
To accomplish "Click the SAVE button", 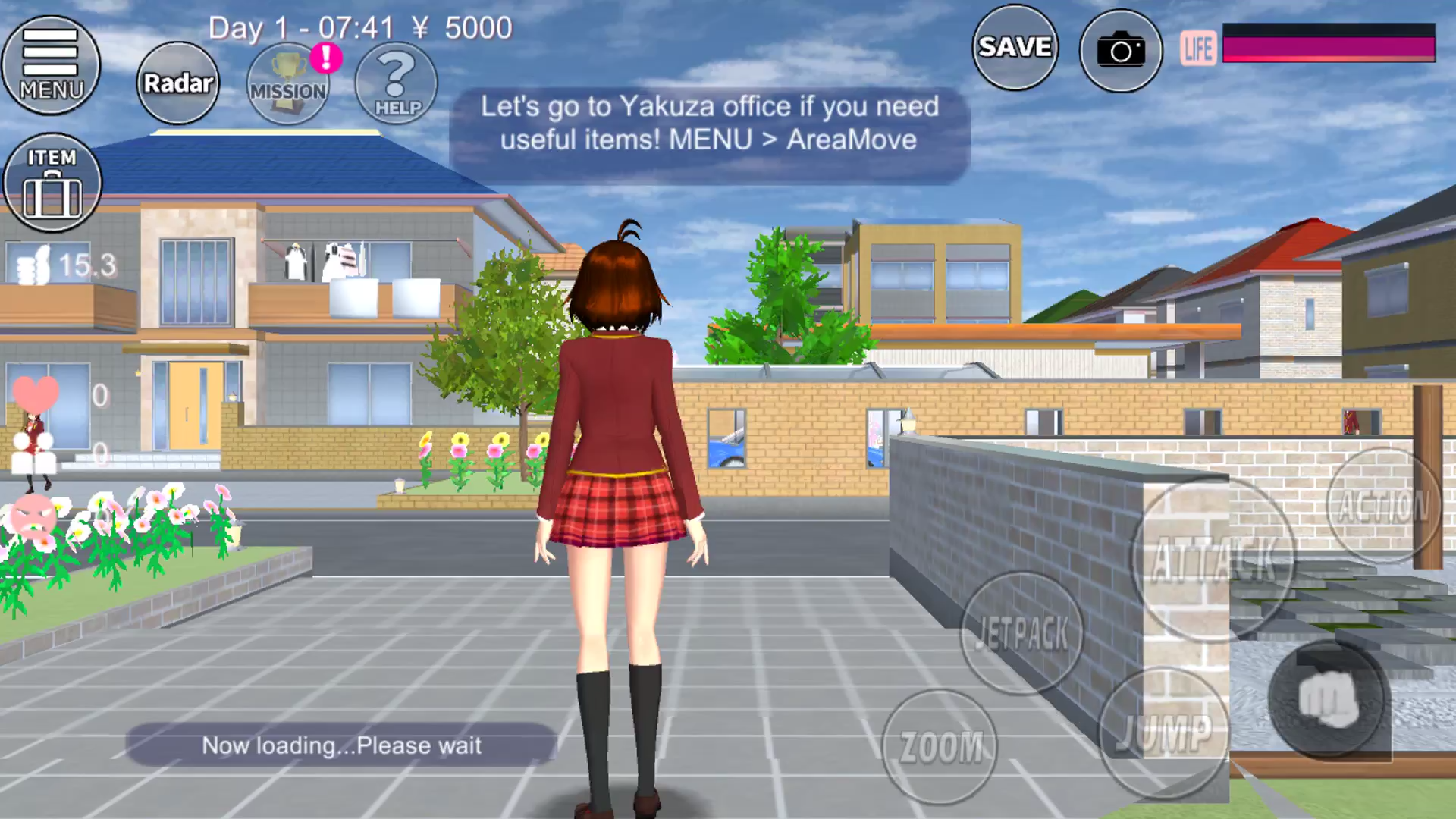I will (x=1015, y=48).
